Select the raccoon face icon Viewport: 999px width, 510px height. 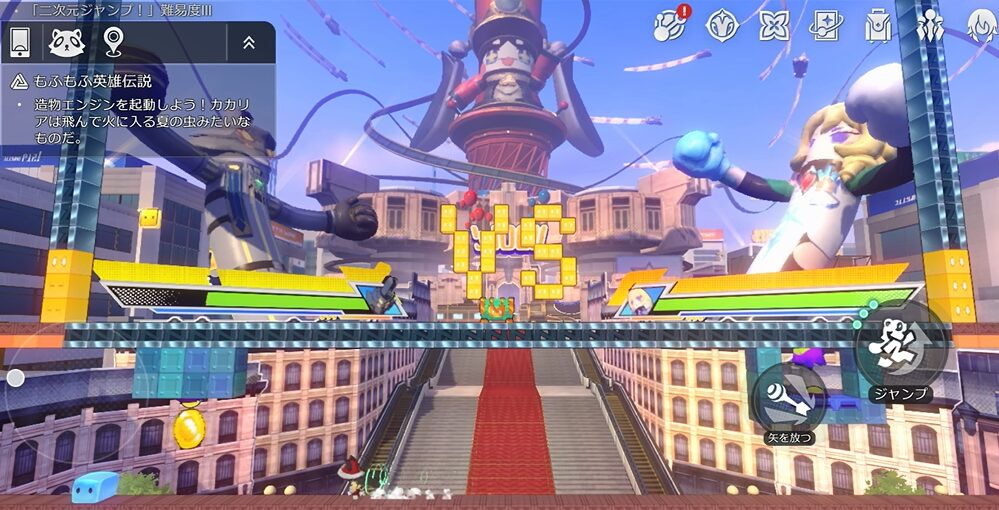click(x=66, y=42)
